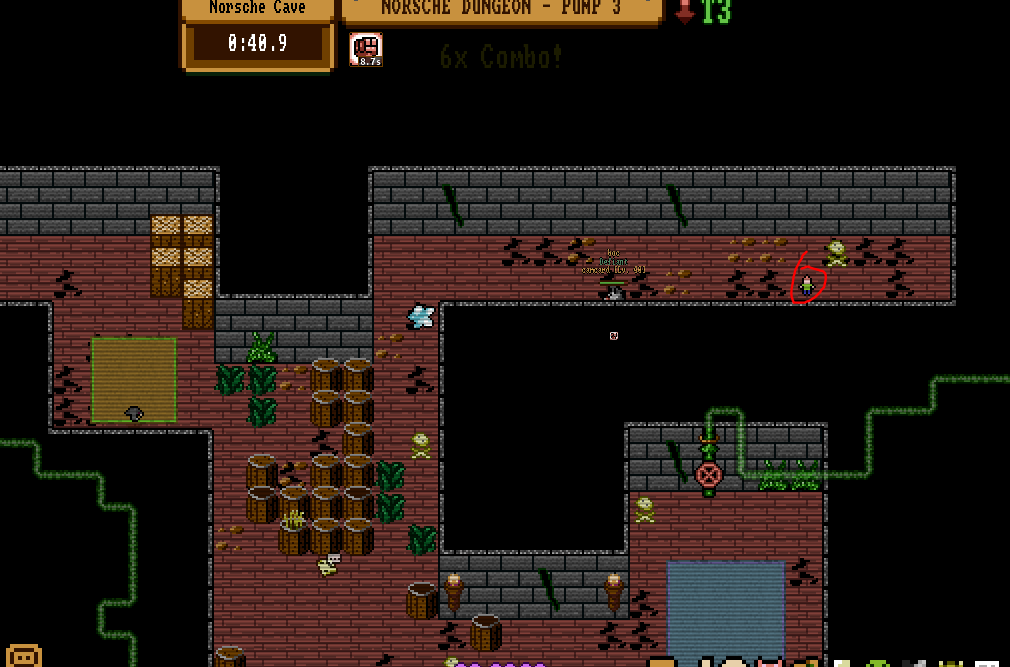Open the chat speech bubble icon
The image size is (1010, 667).
(x=24, y=656)
